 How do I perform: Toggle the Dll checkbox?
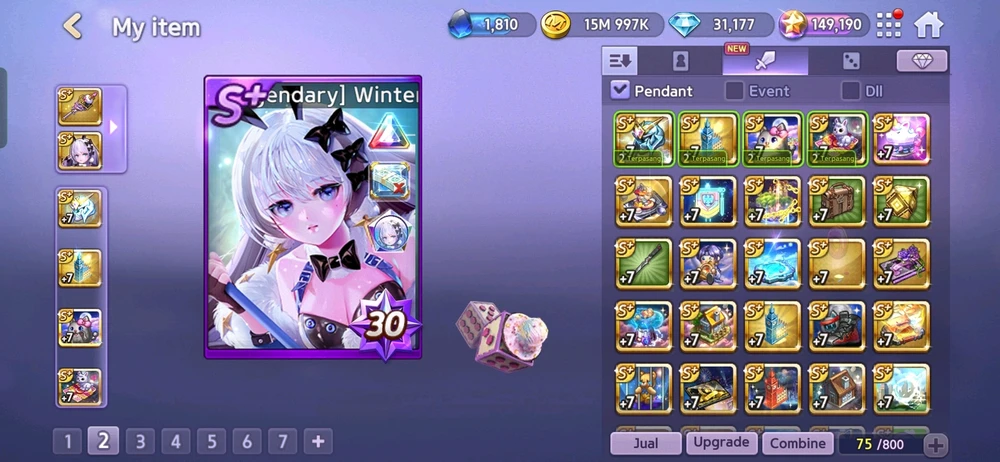pyautogui.click(x=850, y=91)
